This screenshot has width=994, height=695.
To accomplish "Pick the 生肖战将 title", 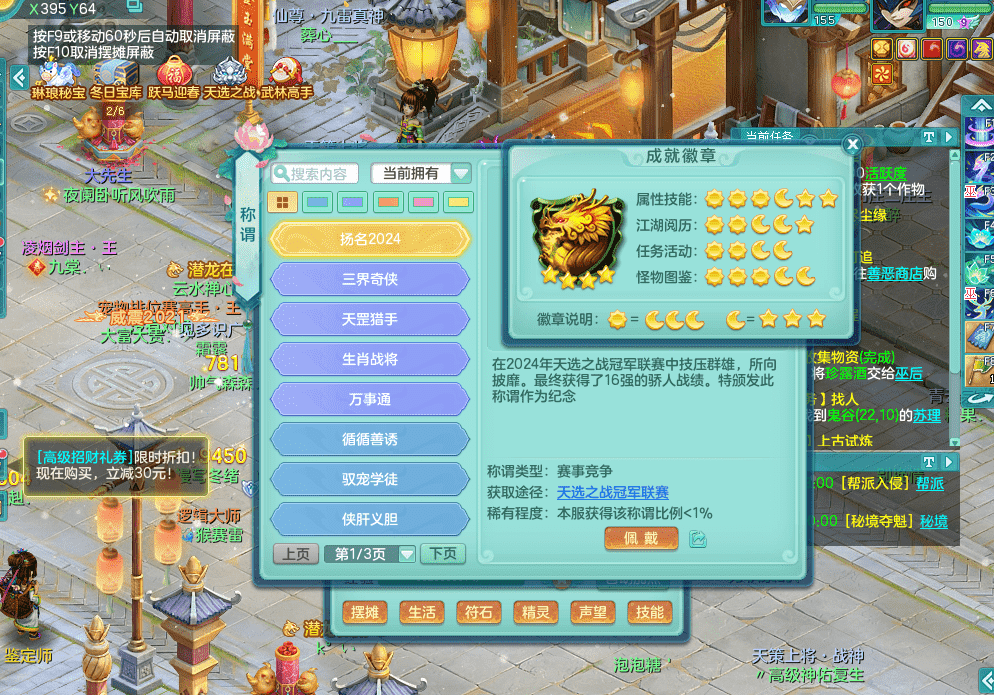I will (x=370, y=359).
